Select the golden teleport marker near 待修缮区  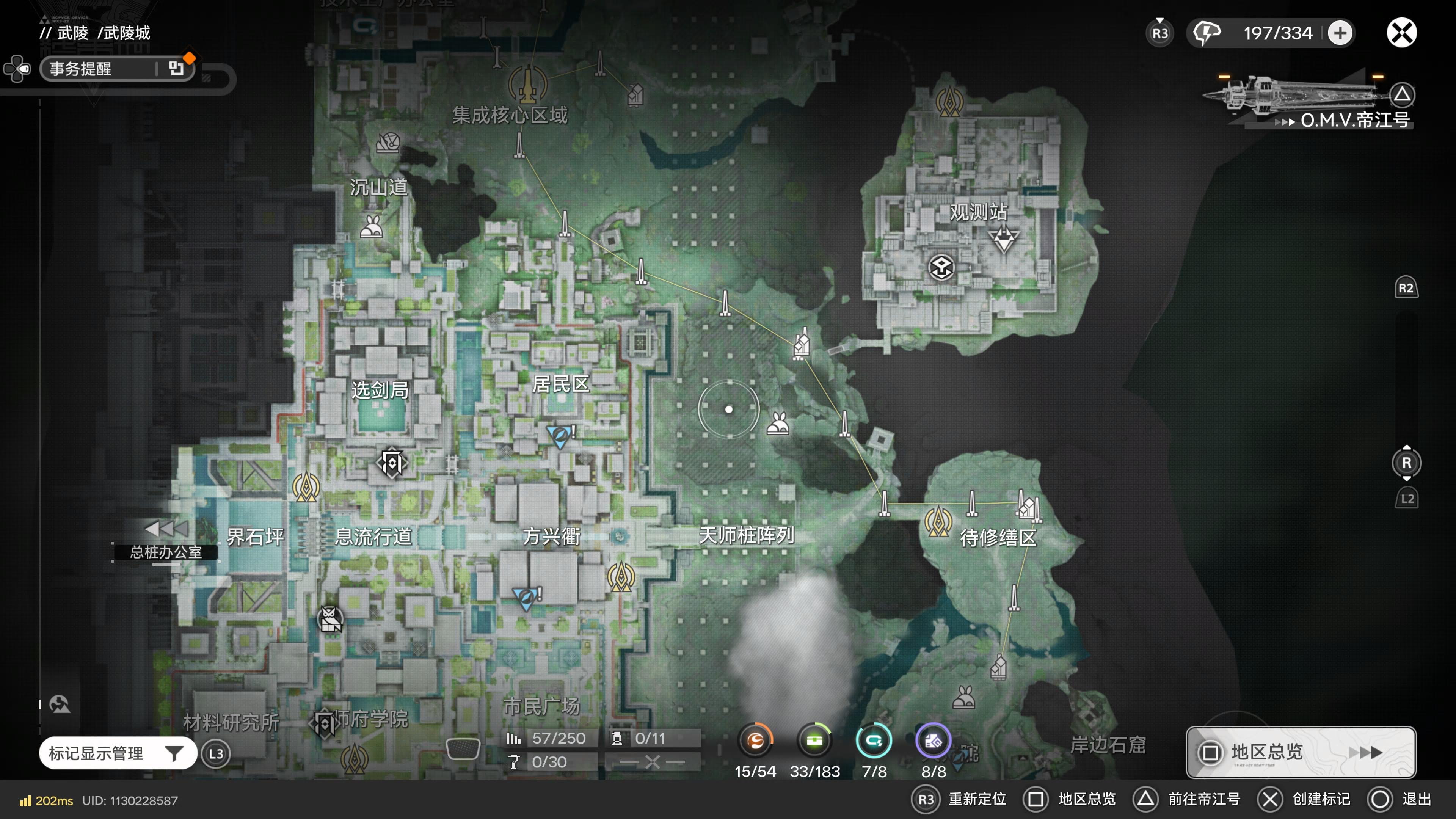tap(938, 521)
